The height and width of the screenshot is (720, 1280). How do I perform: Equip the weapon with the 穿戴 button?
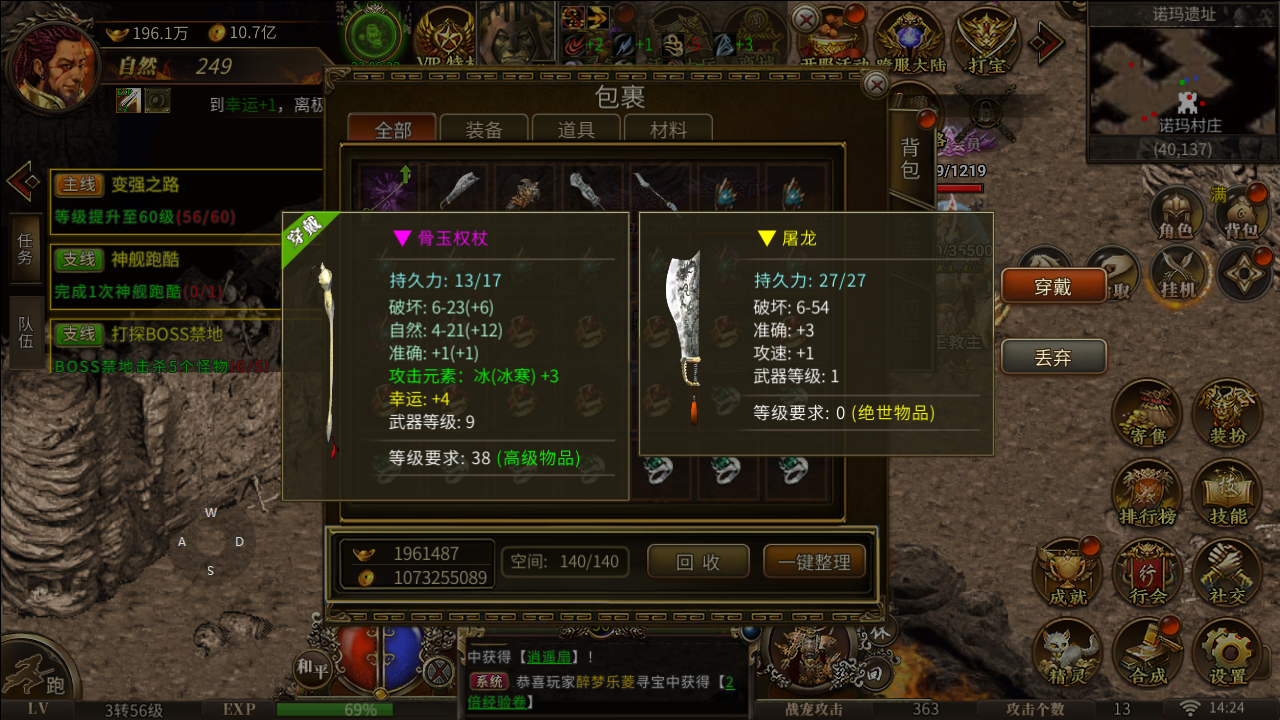pos(1053,287)
